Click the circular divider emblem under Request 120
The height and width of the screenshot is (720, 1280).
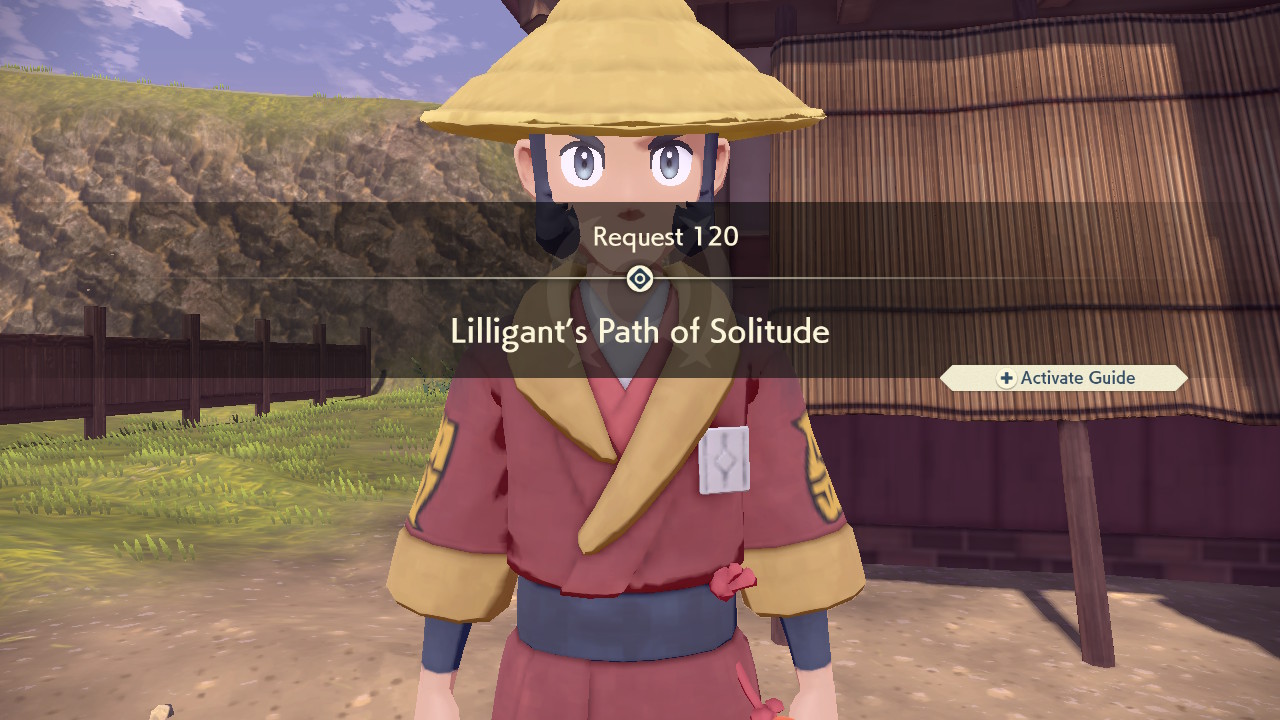point(639,279)
